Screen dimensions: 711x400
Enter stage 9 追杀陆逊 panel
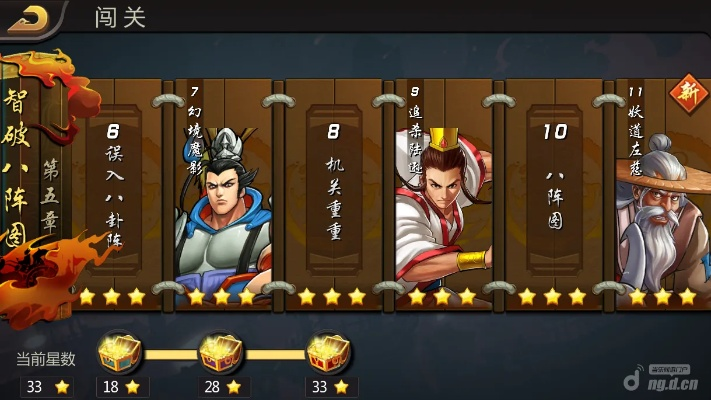tap(443, 190)
